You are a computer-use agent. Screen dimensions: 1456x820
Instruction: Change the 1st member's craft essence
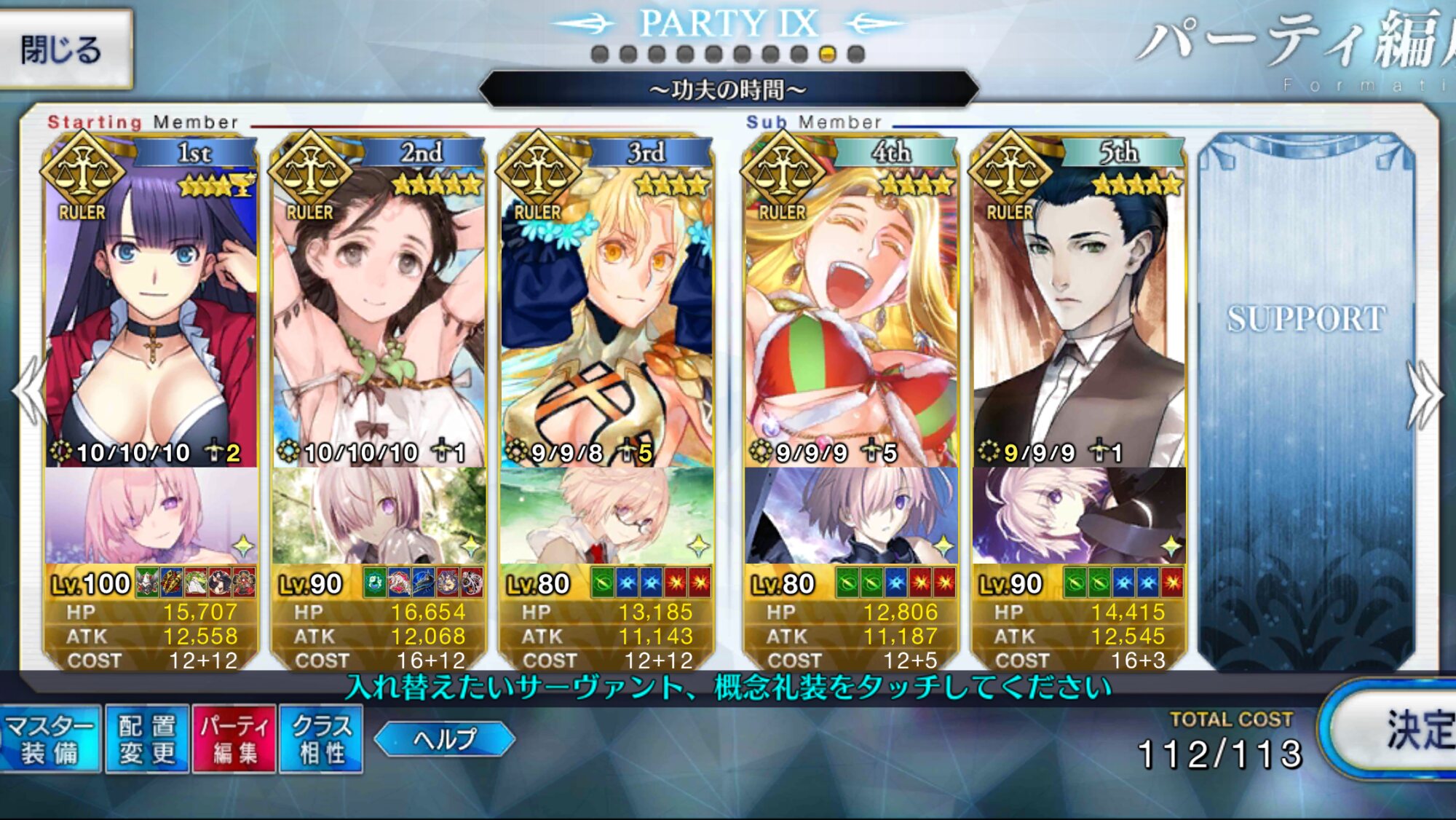[x=151, y=516]
